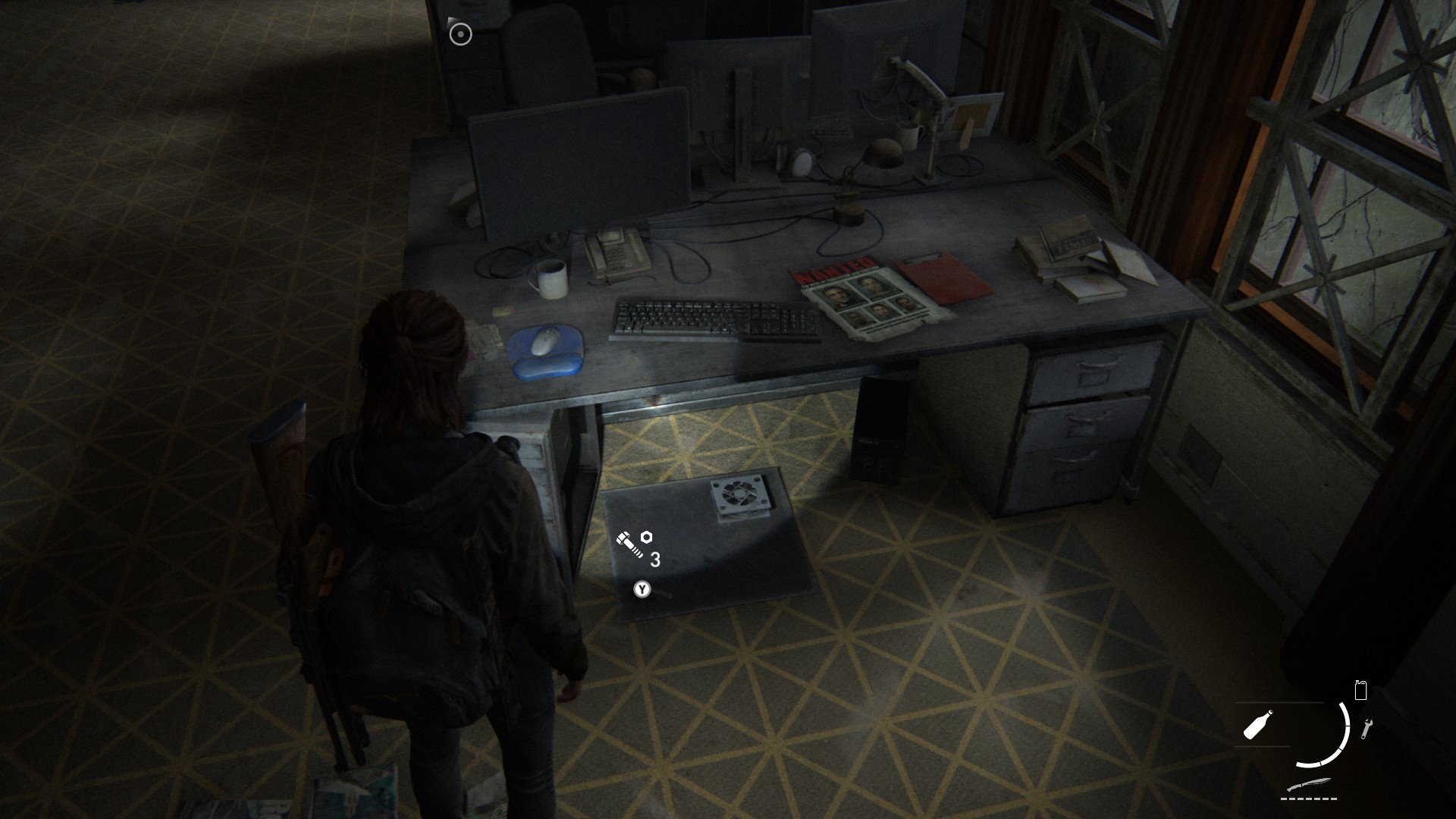The image size is (1456, 819).
Task: Select the glass bottle item icon
Action: pos(1258,725)
